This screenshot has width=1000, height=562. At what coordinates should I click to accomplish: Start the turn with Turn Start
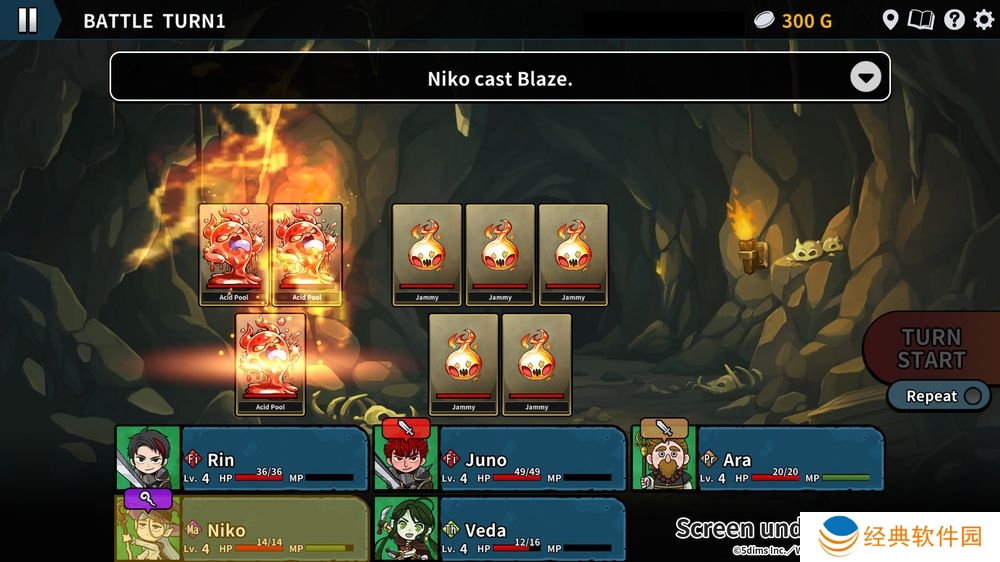(932, 349)
